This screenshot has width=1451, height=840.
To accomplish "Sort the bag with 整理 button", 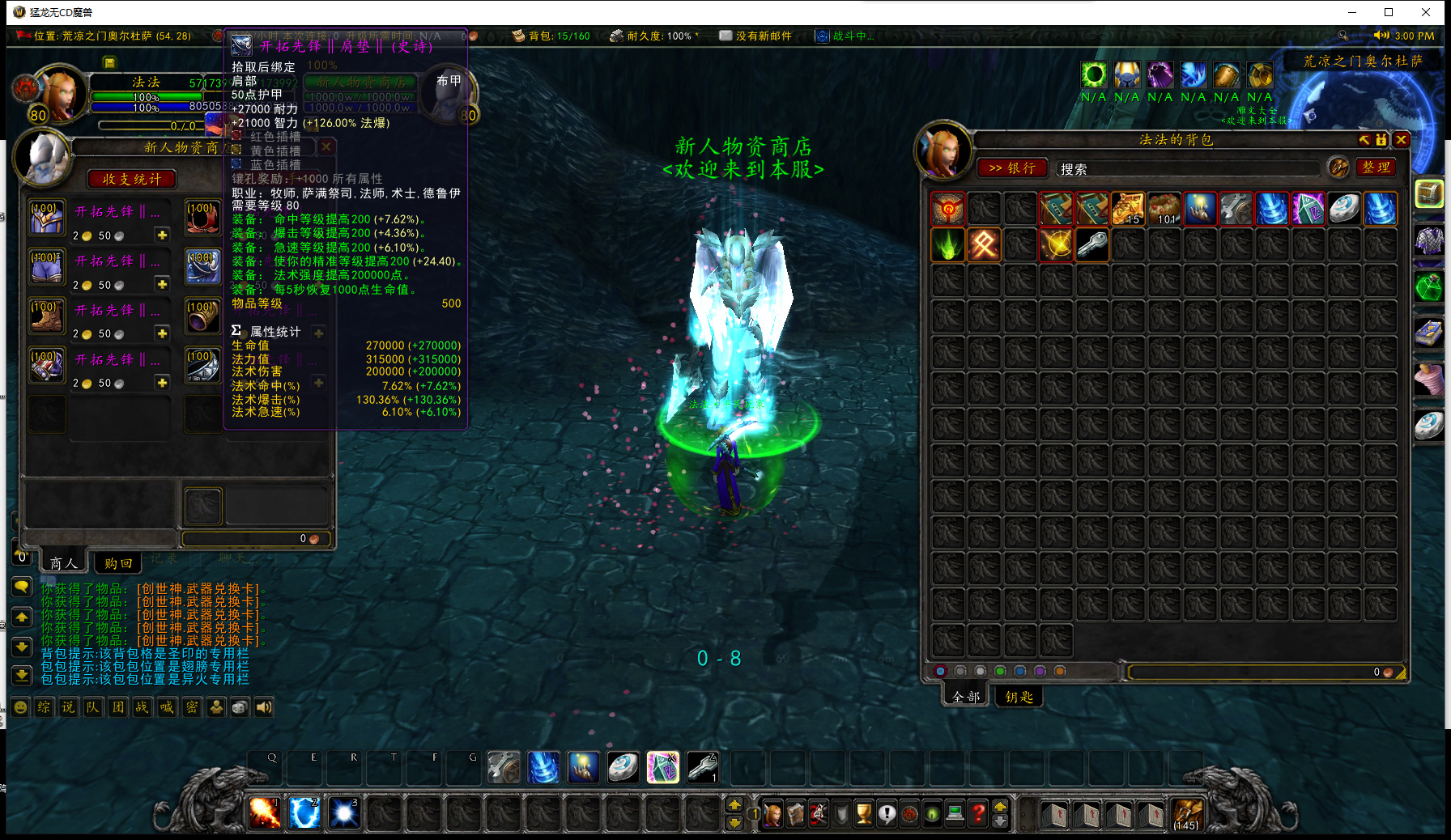I will [1376, 168].
